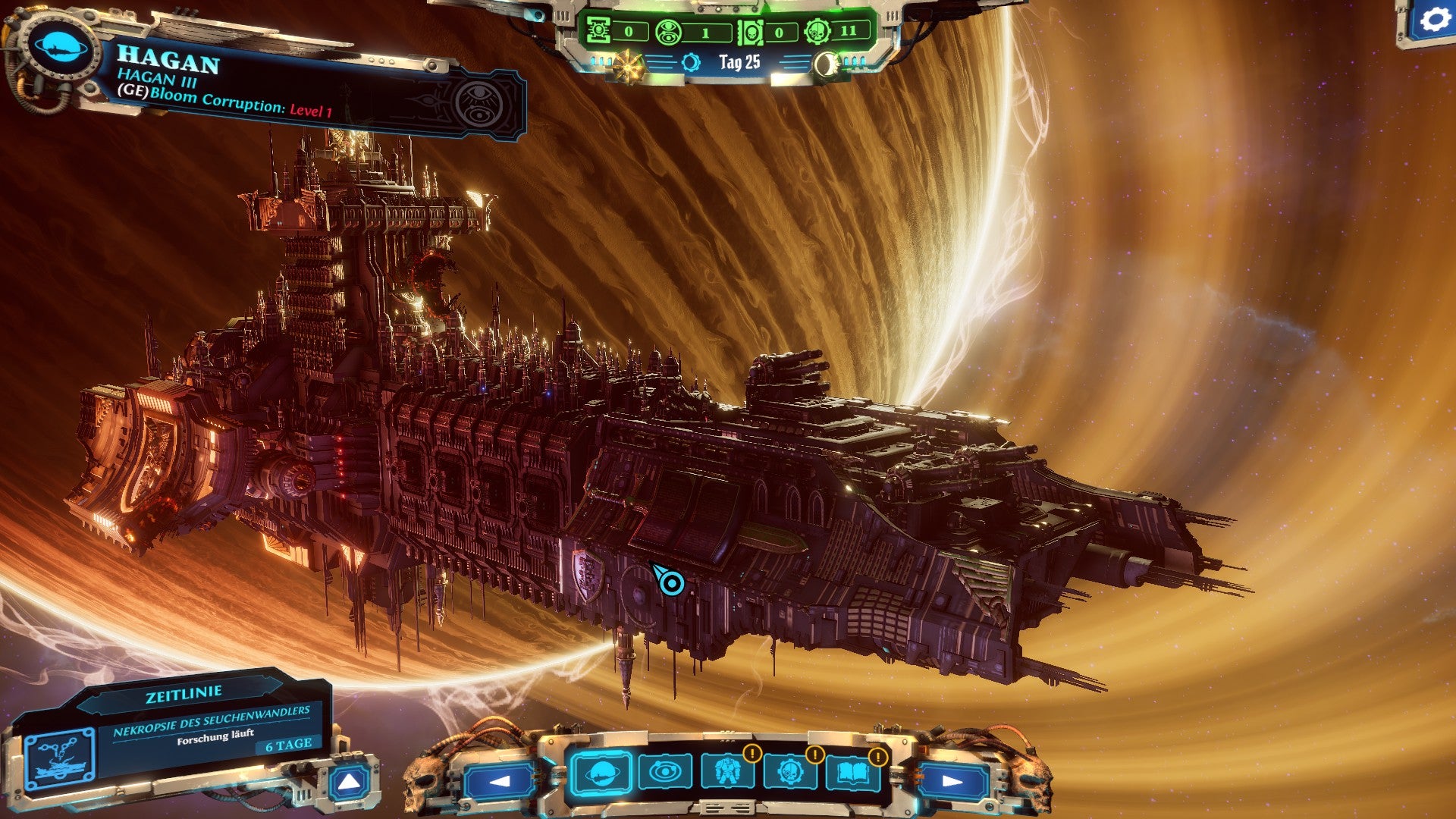Toggle the alert badge on the armor icon
1456x819 pixels.
click(x=752, y=755)
